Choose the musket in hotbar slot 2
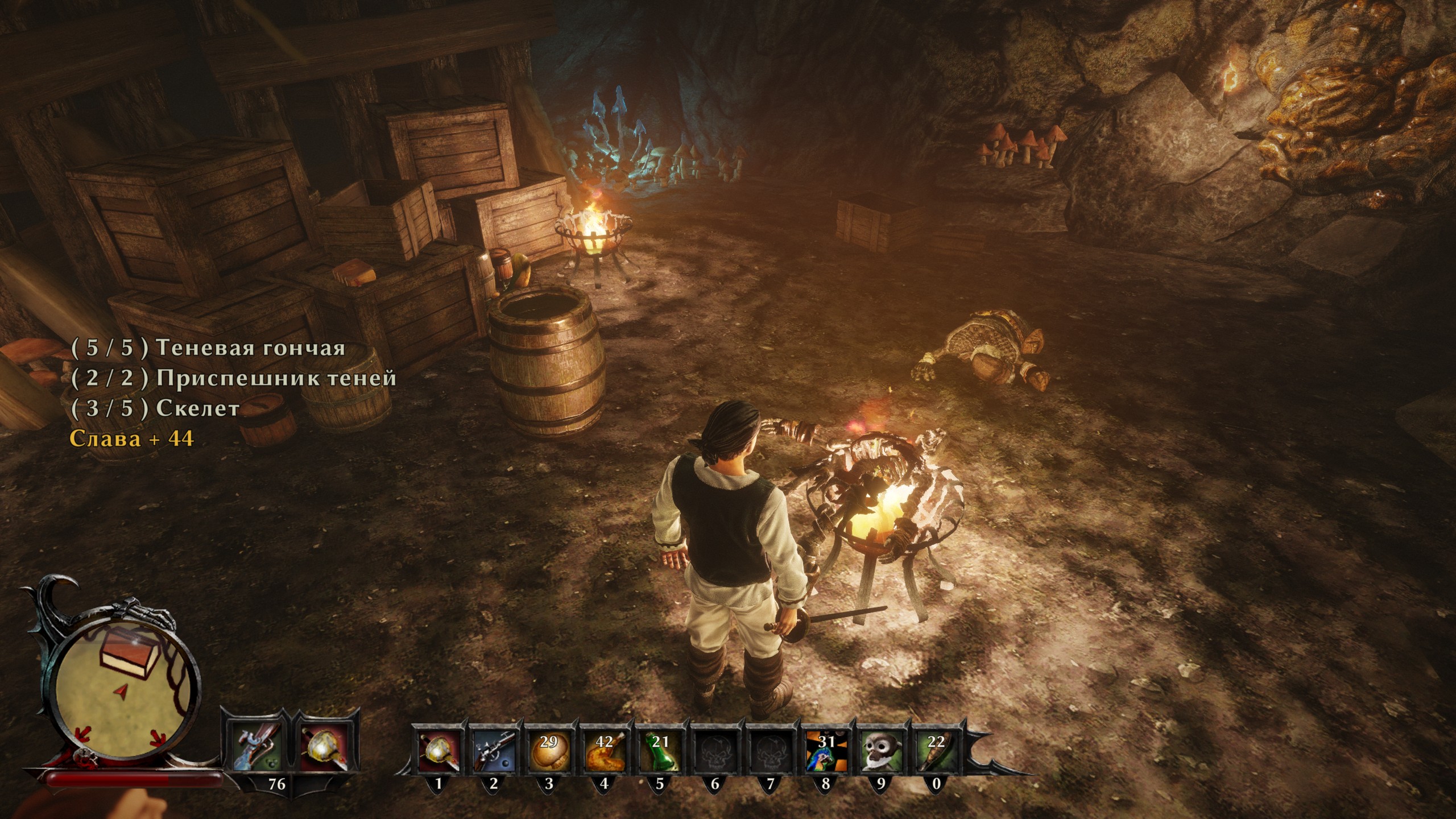1456x819 pixels. (493, 748)
